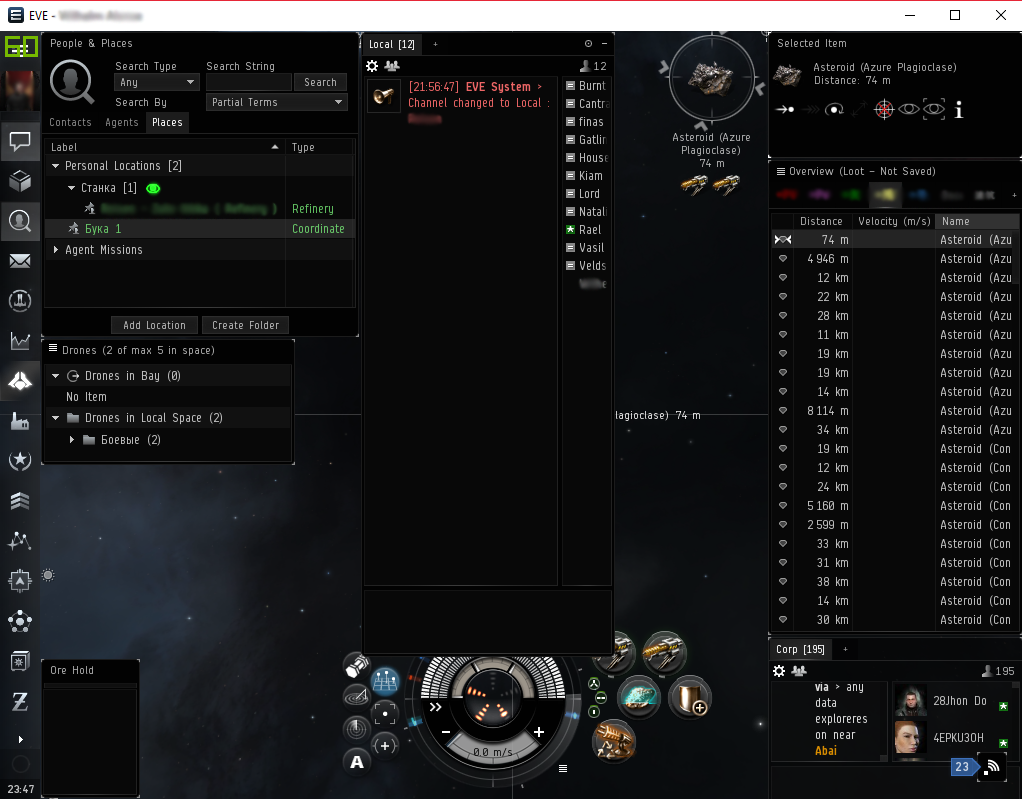Sort the overview by Distance column
The image size is (1022, 799).
tap(821, 221)
